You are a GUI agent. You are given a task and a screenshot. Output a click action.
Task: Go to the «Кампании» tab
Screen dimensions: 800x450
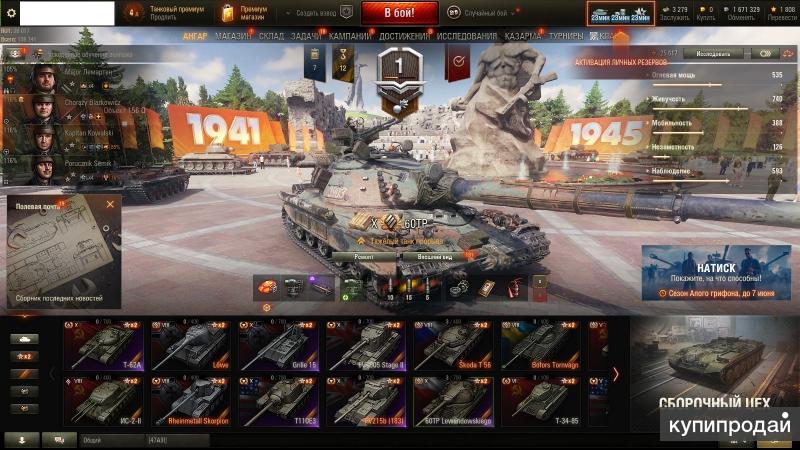(350, 36)
